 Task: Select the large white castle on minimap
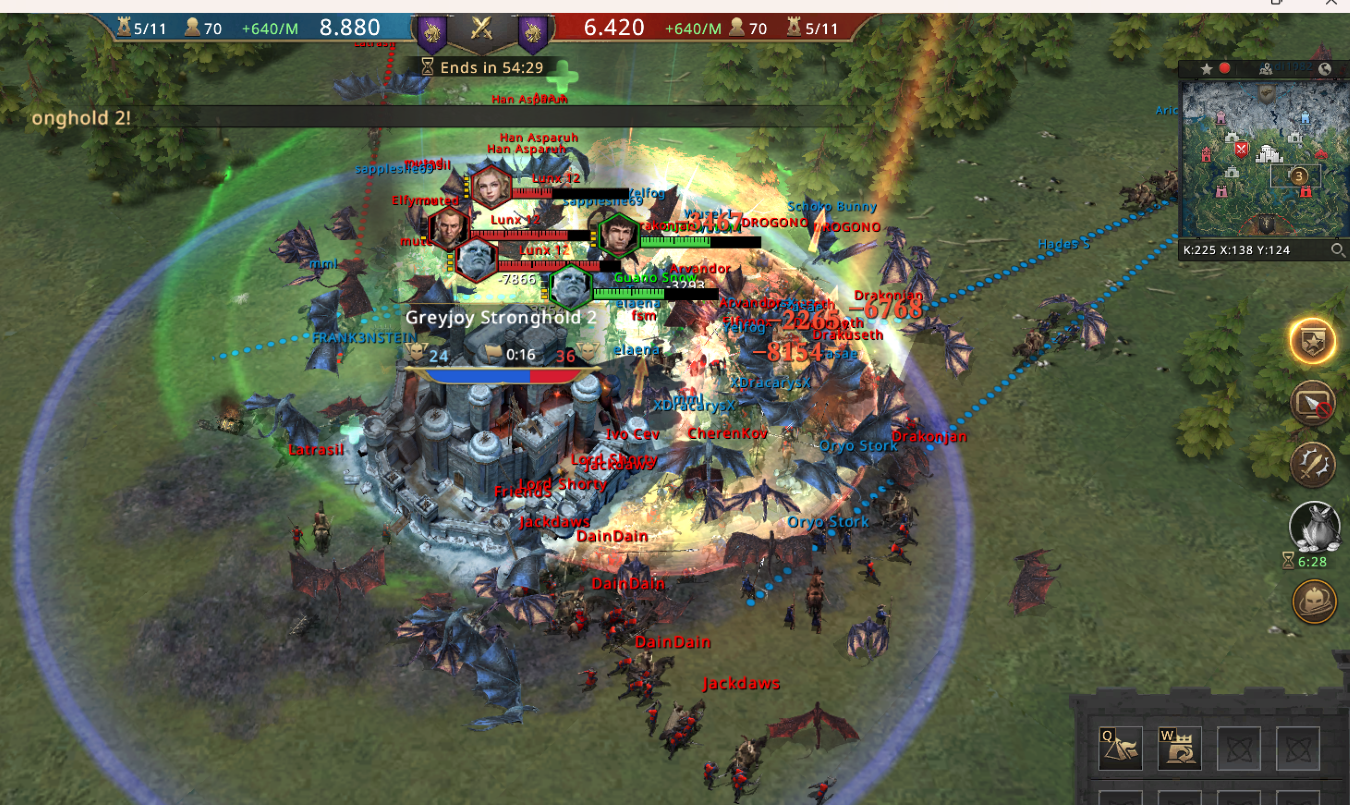[1271, 154]
